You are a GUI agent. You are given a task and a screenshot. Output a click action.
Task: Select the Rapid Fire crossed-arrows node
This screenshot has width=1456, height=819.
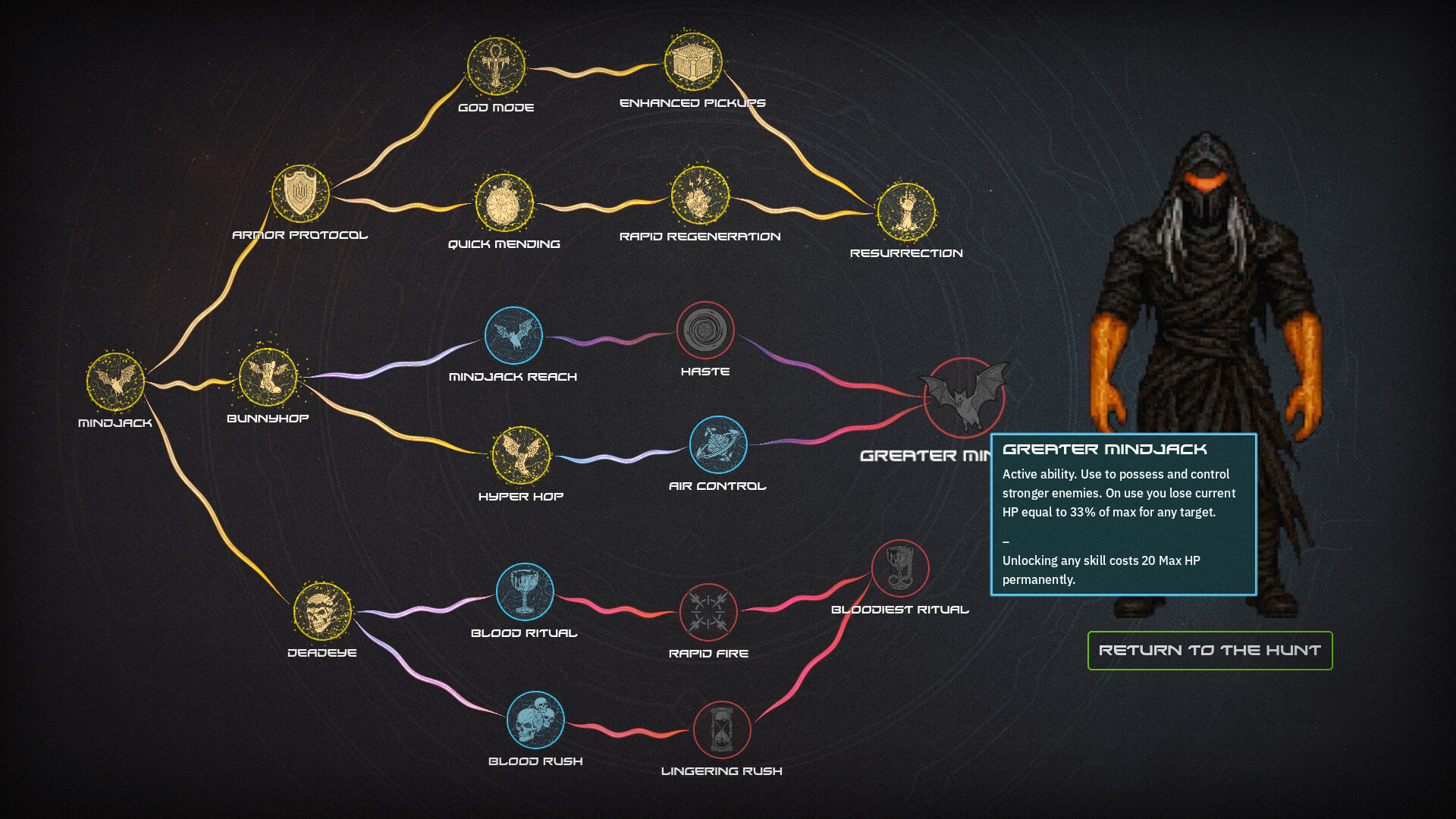click(710, 613)
